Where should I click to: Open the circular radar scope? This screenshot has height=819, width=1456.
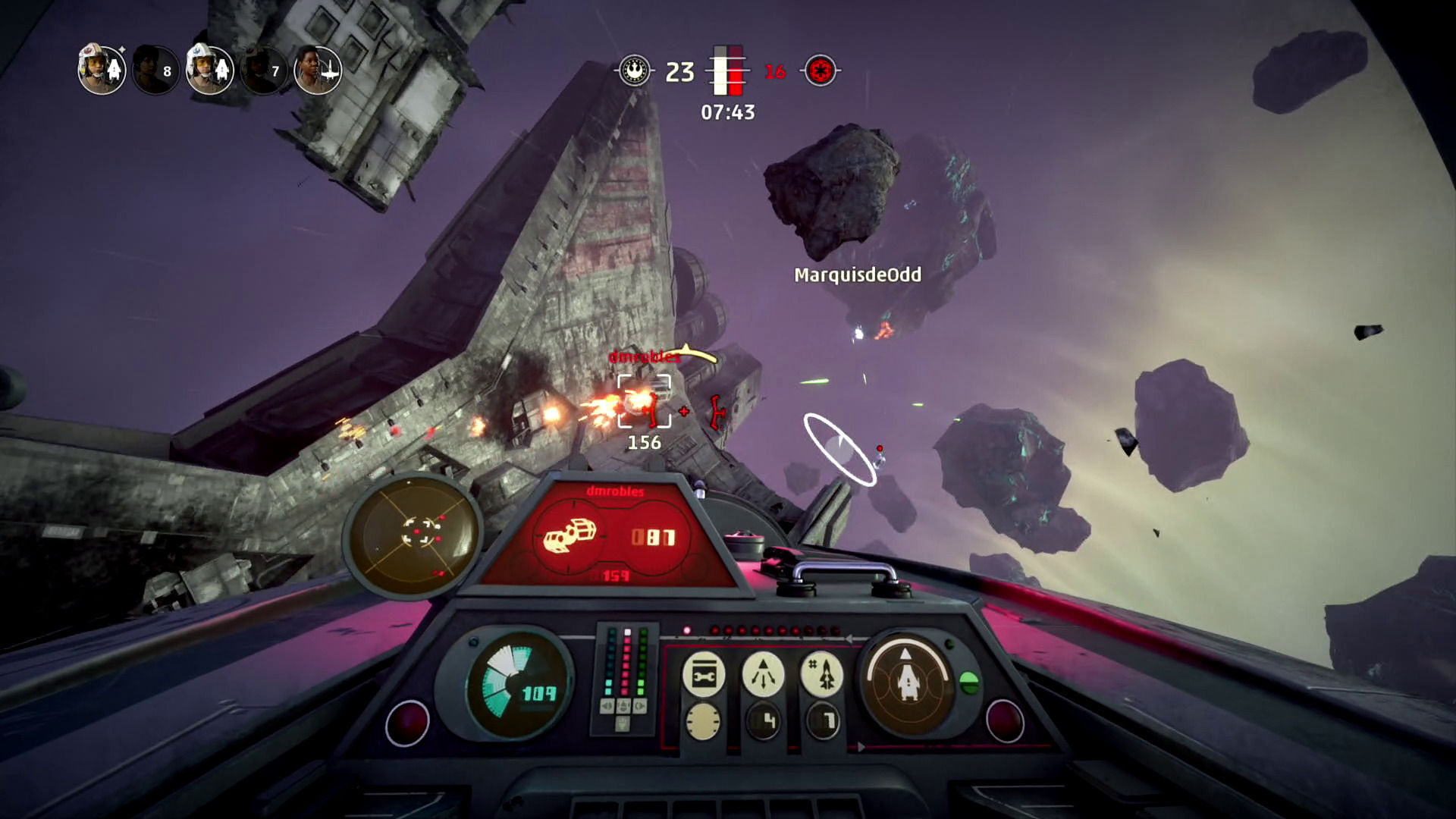(x=415, y=533)
